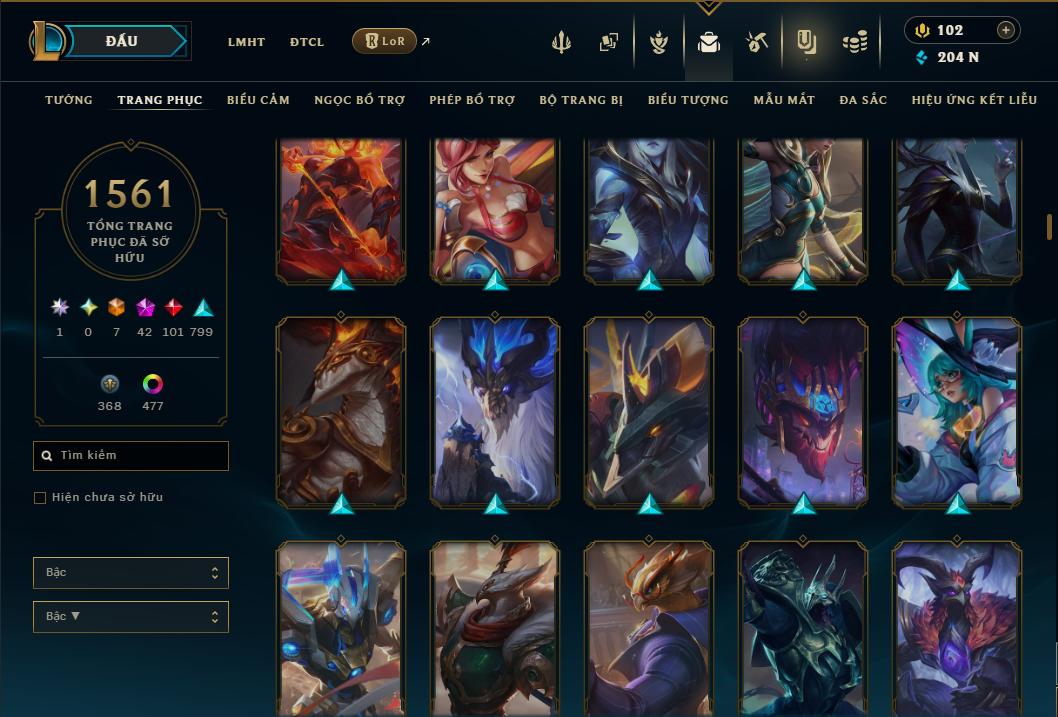This screenshot has height=717, width=1058.
Task: Tick the Hiện chưa sở hữu checkbox
Action: 40,498
